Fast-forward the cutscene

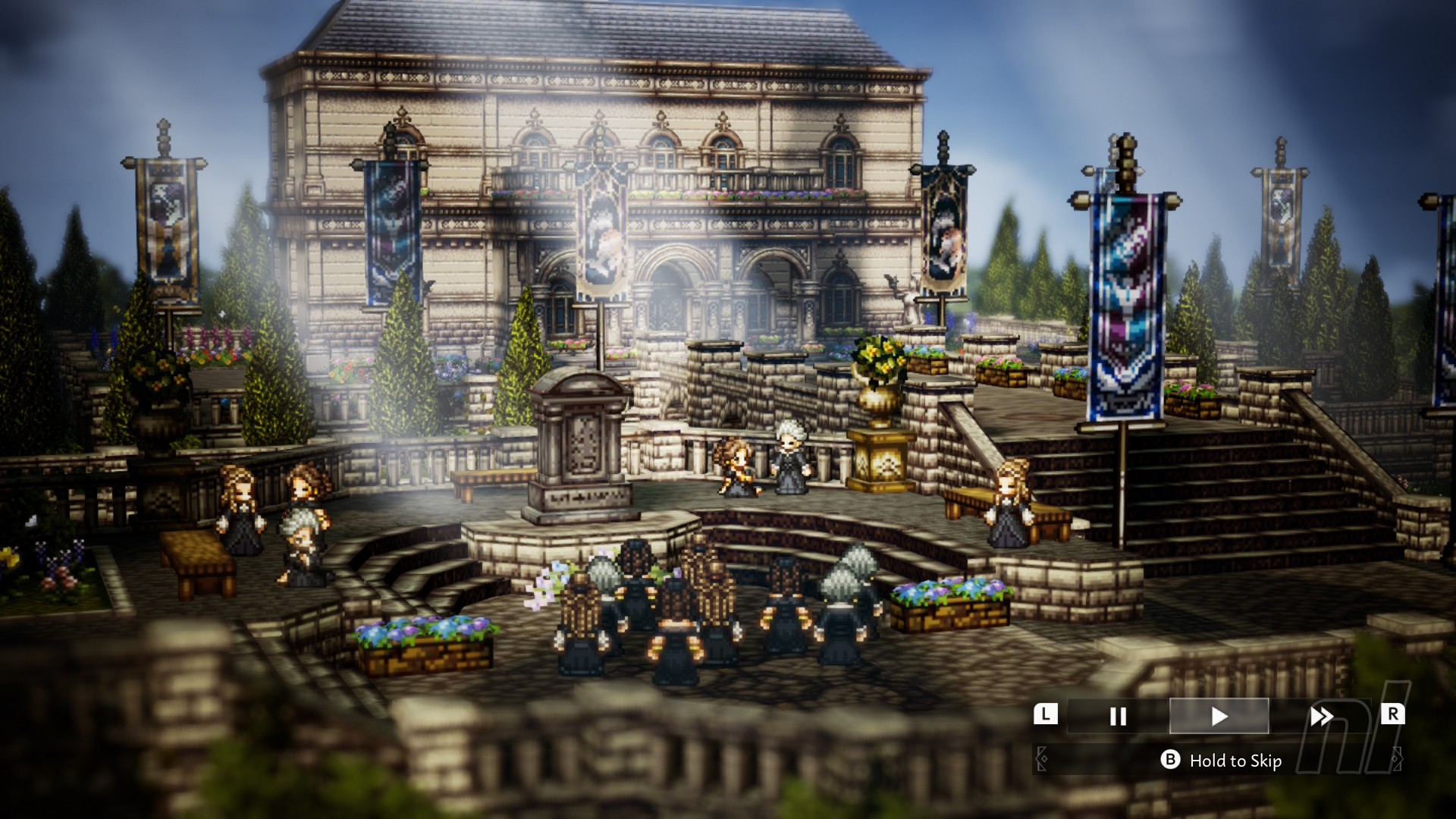[x=1320, y=717]
